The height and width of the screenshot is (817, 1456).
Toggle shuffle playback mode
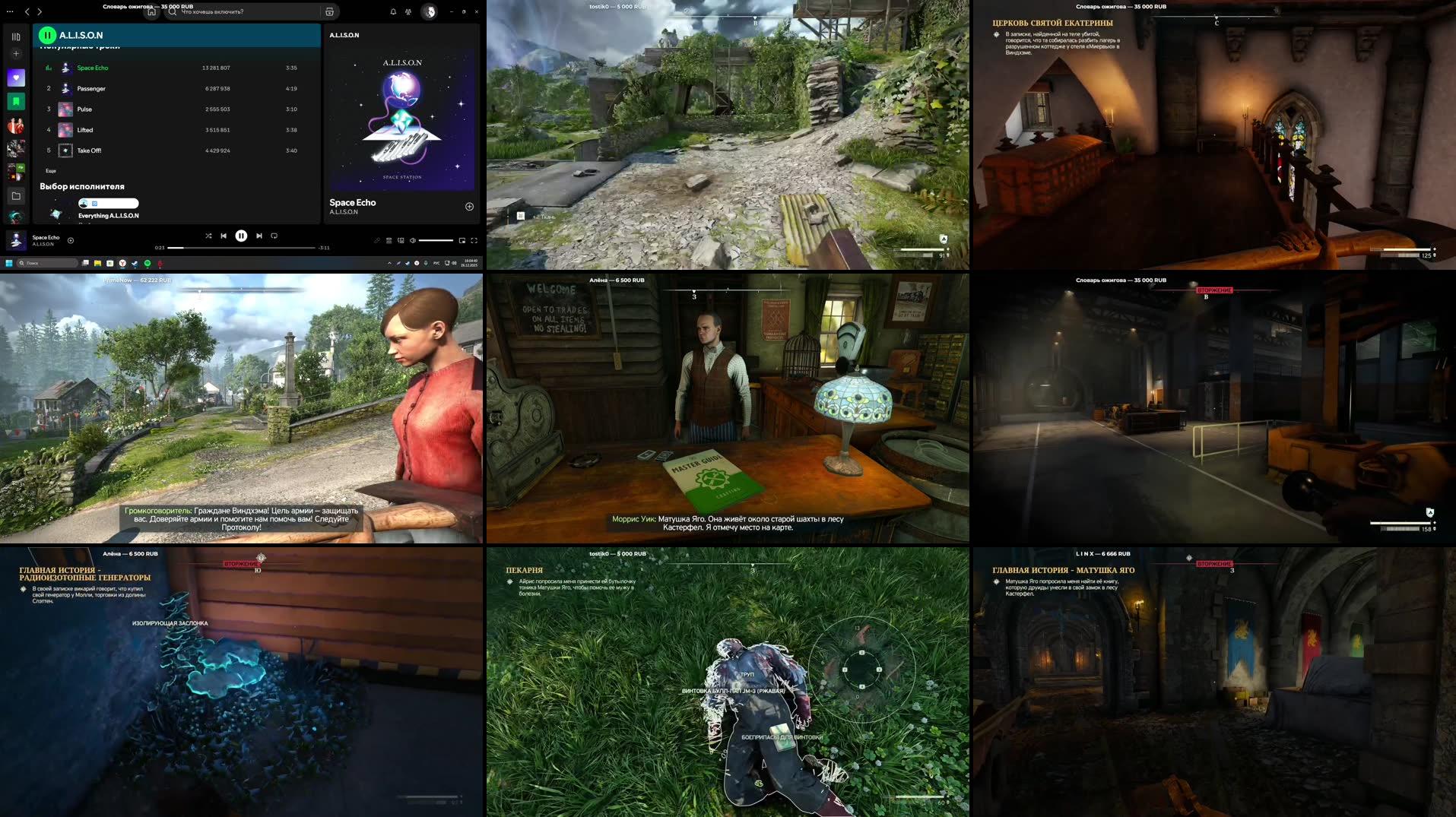click(x=209, y=236)
